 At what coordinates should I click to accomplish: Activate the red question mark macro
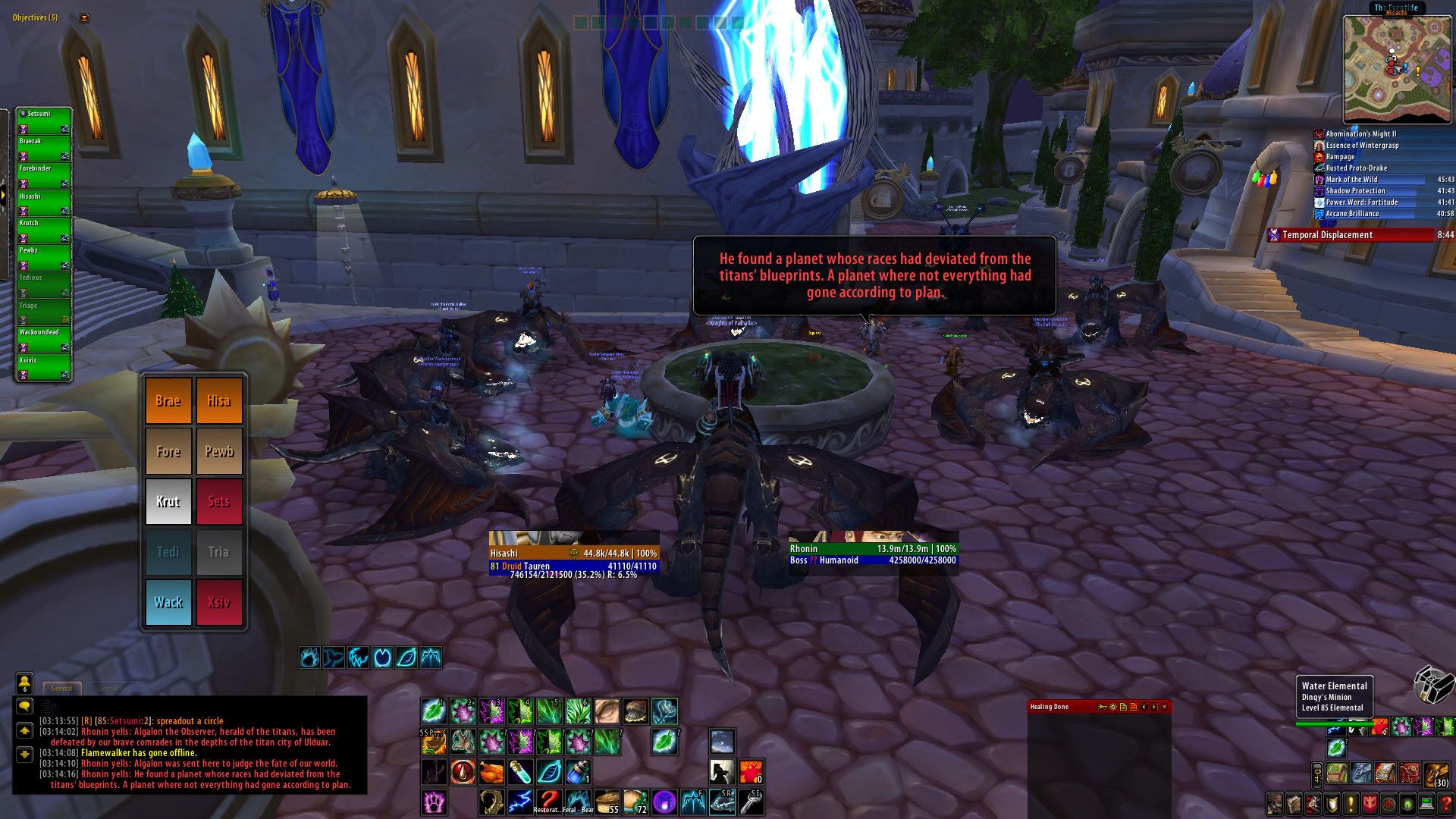point(548,800)
